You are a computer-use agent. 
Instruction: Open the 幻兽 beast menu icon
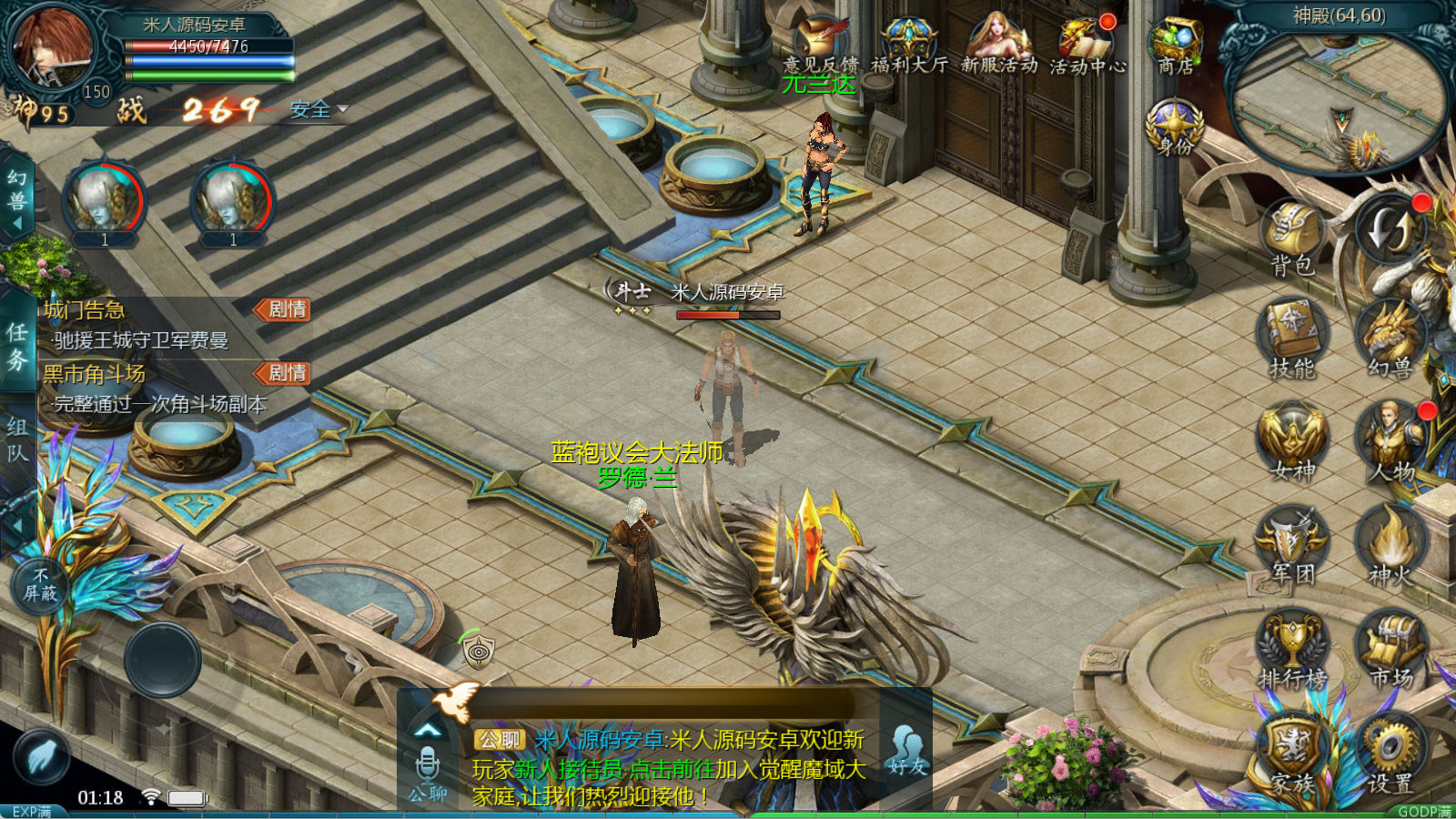coord(1390,339)
